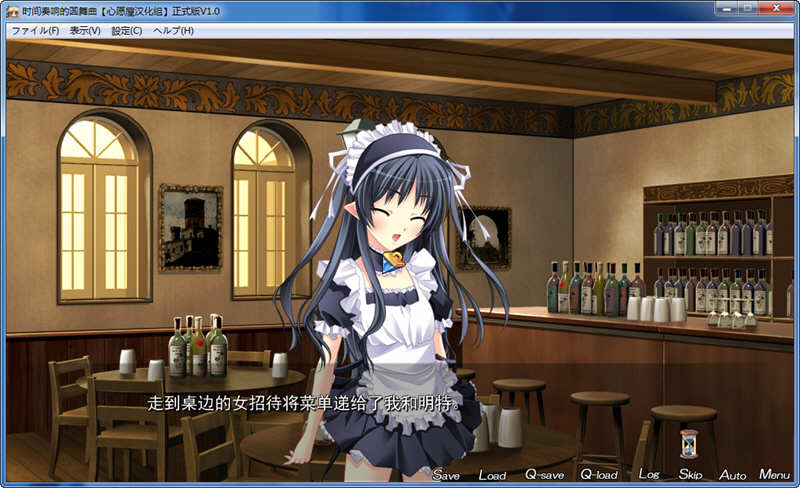Quick load with Q-load

(x=599, y=475)
